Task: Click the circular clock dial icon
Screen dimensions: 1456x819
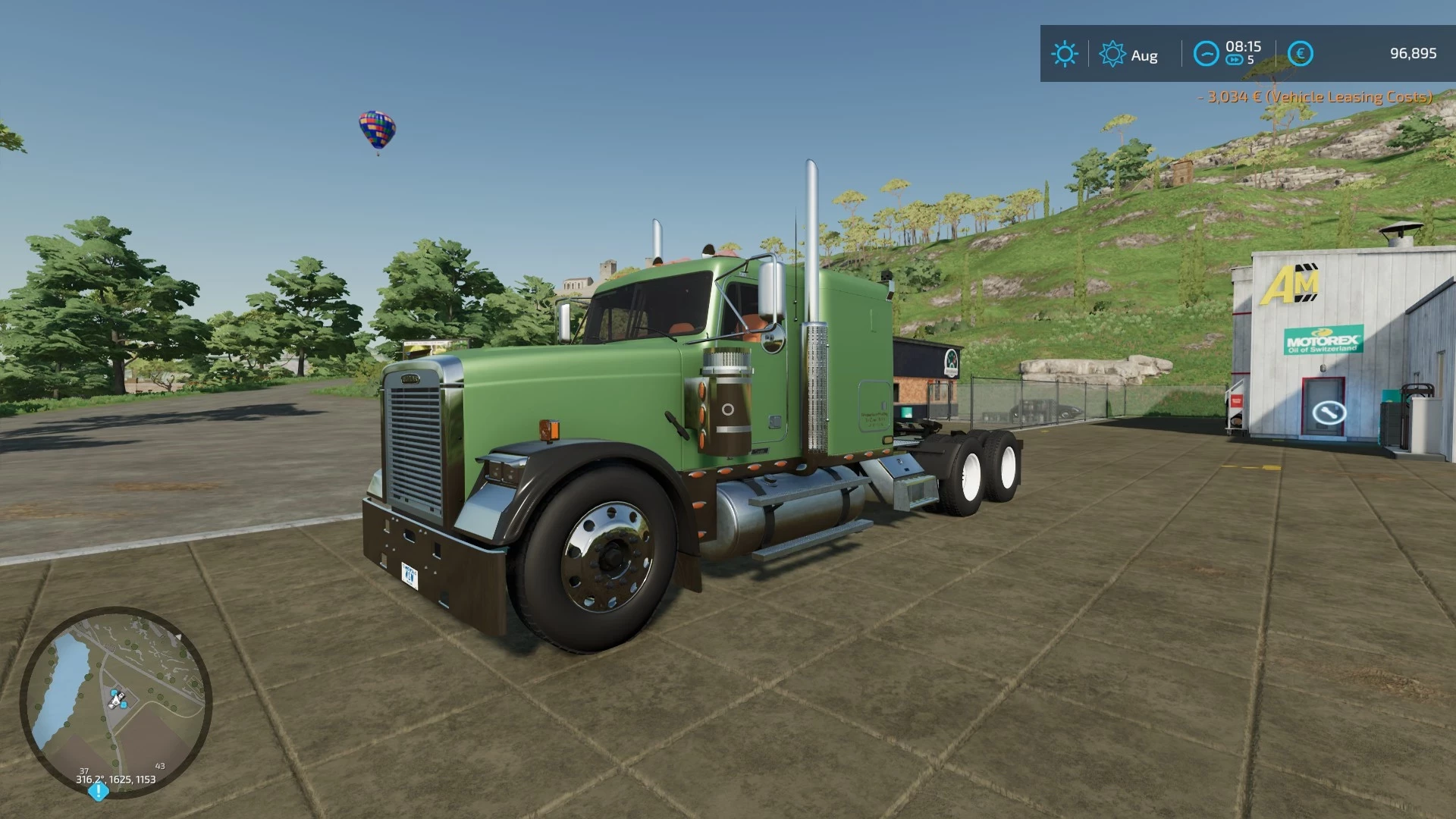Action: 1207,55
